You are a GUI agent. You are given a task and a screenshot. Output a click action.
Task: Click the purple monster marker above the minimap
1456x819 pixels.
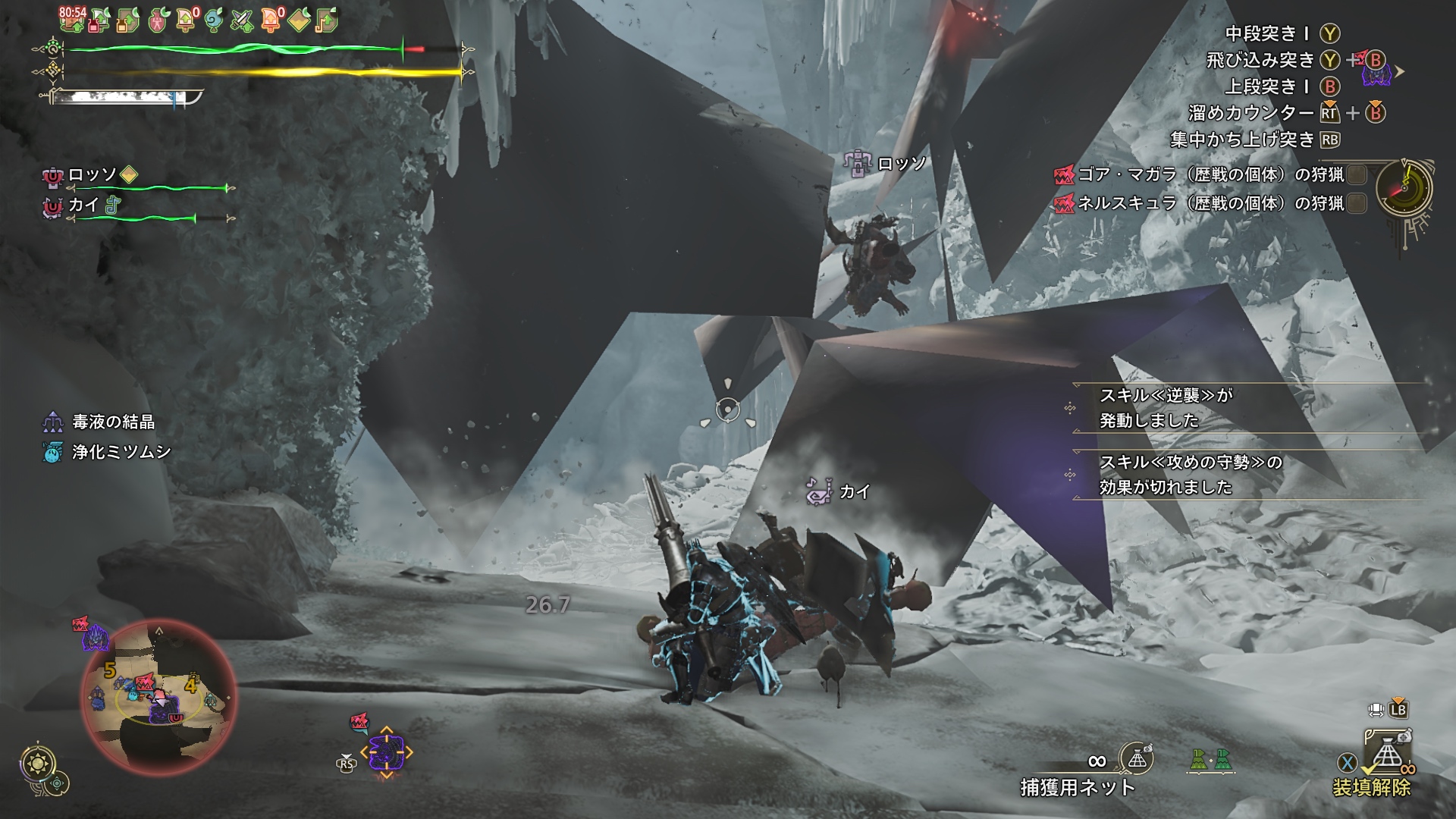96,639
